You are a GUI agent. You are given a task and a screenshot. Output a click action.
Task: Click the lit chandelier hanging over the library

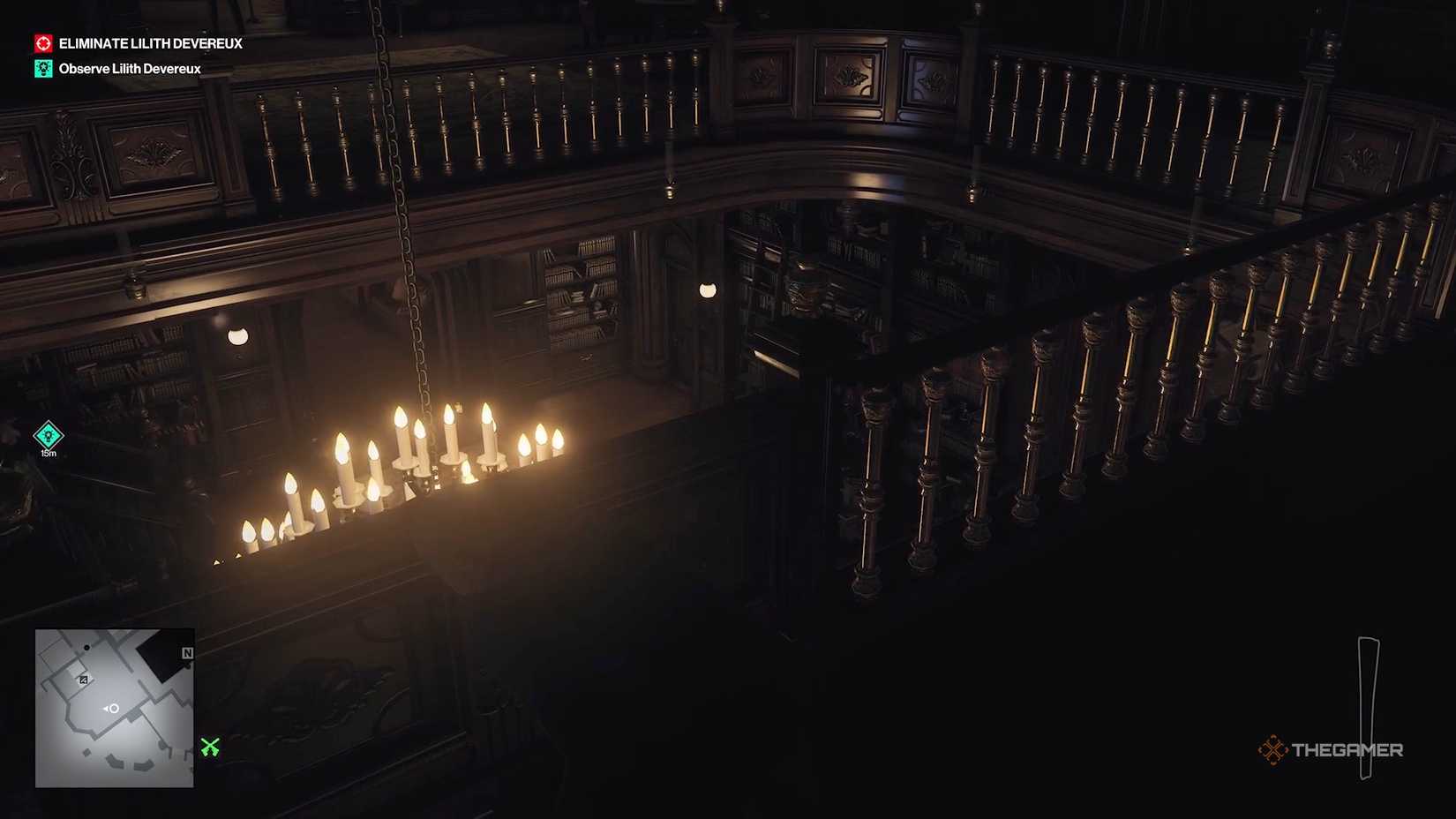pyautogui.click(x=415, y=468)
